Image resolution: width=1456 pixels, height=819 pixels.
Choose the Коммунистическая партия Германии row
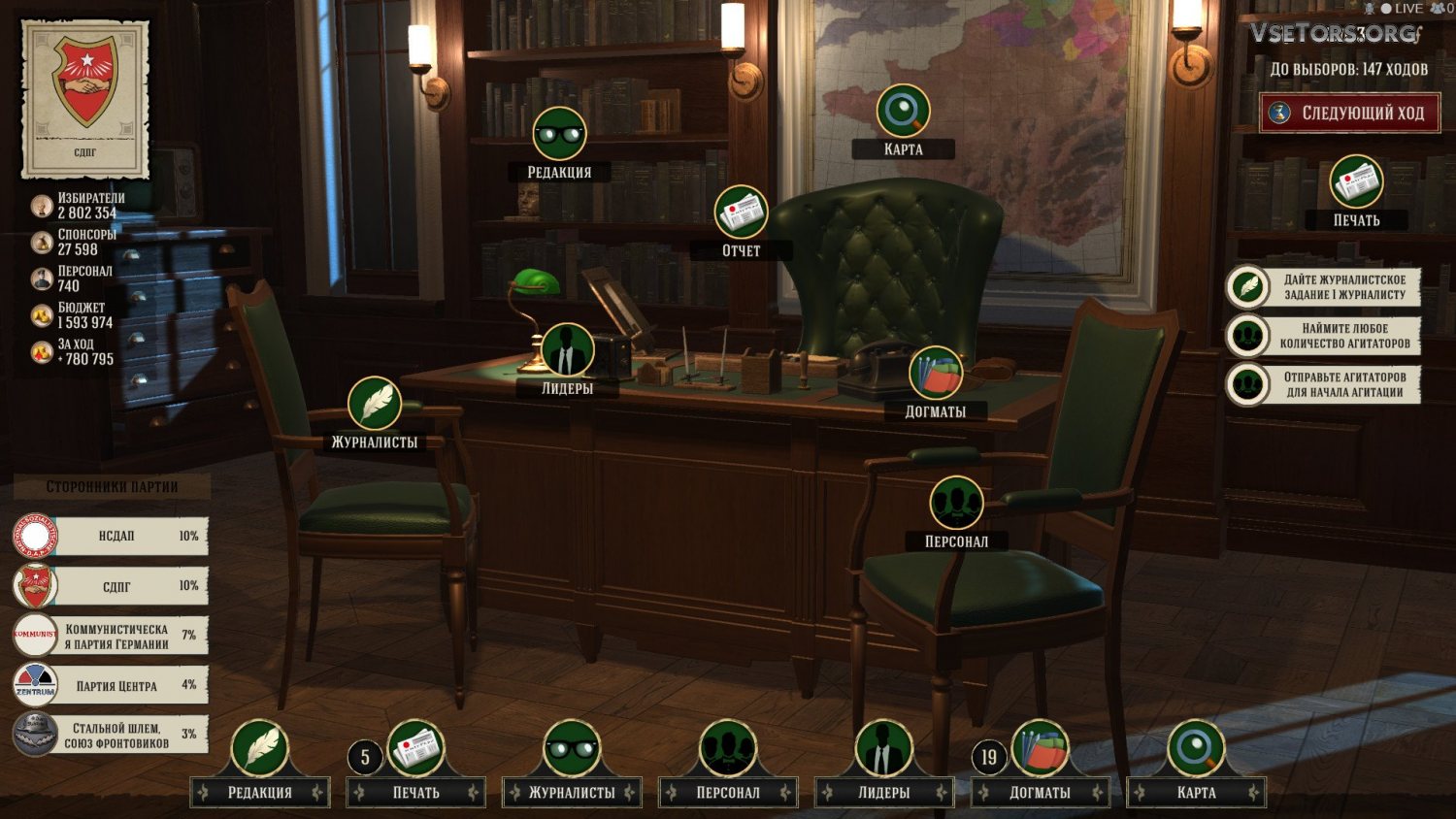coord(112,636)
